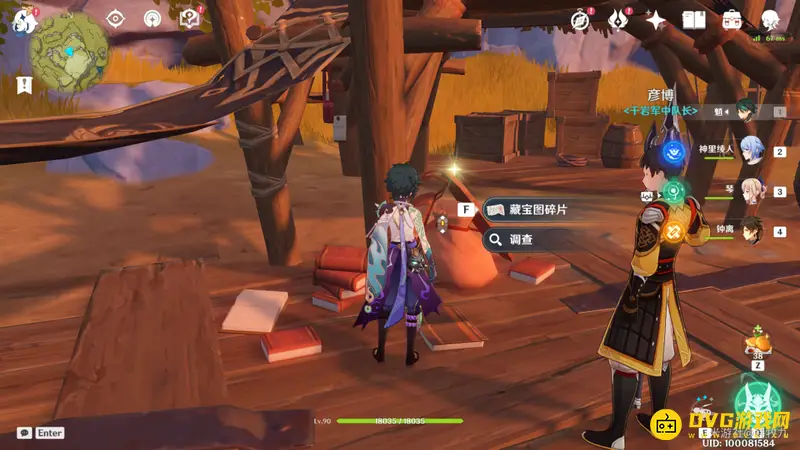Screen dimensions: 800x450
Task: Switch to party member 琴
Action: pos(751,191)
